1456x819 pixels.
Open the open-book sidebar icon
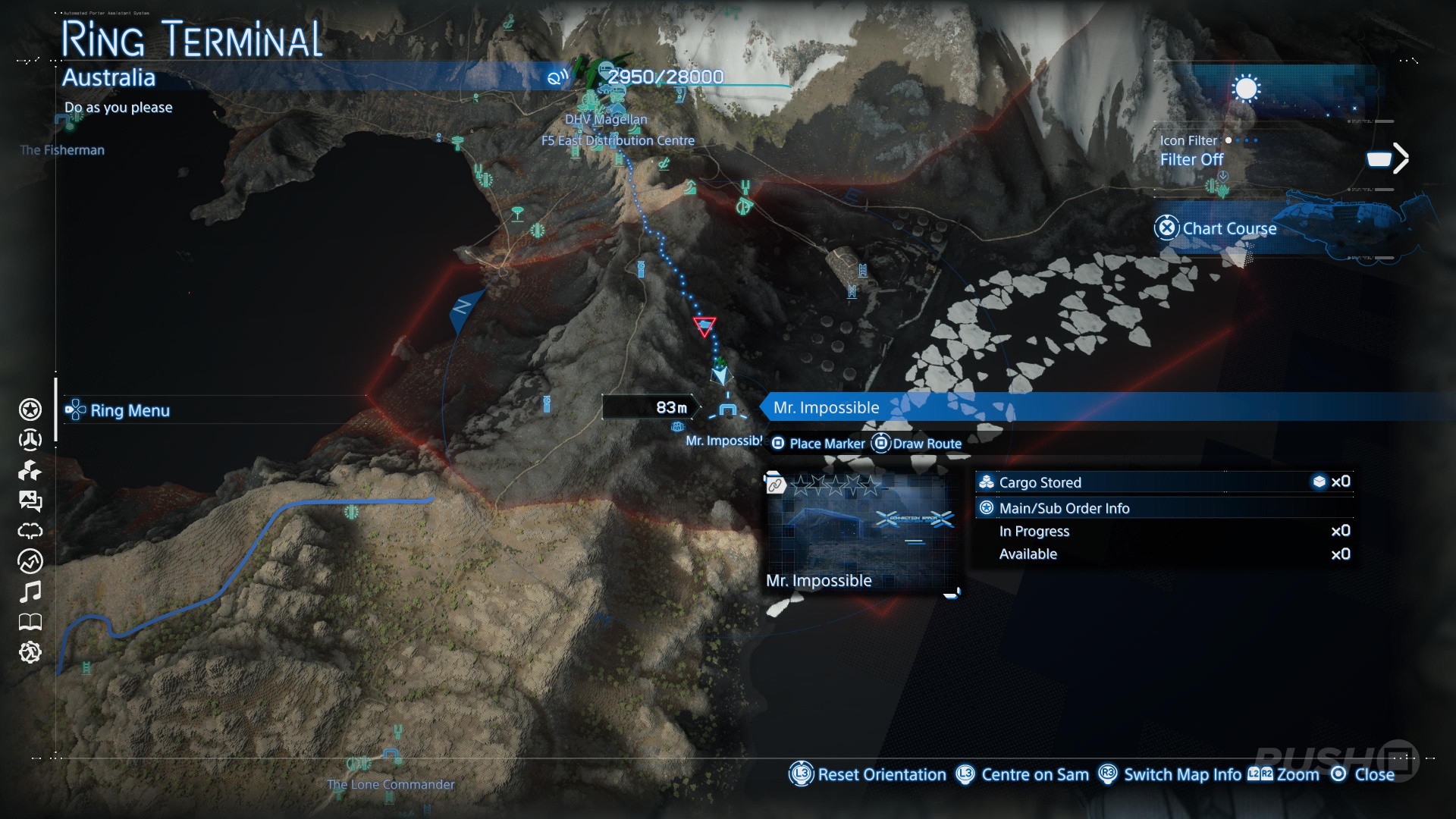(30, 622)
